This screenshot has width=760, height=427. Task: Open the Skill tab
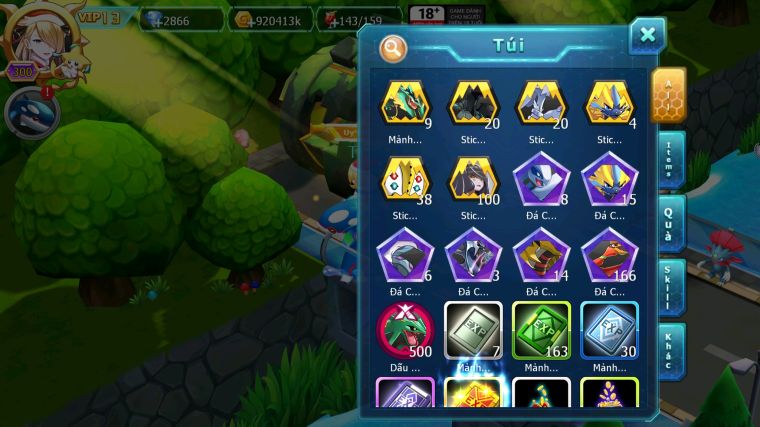[671, 287]
